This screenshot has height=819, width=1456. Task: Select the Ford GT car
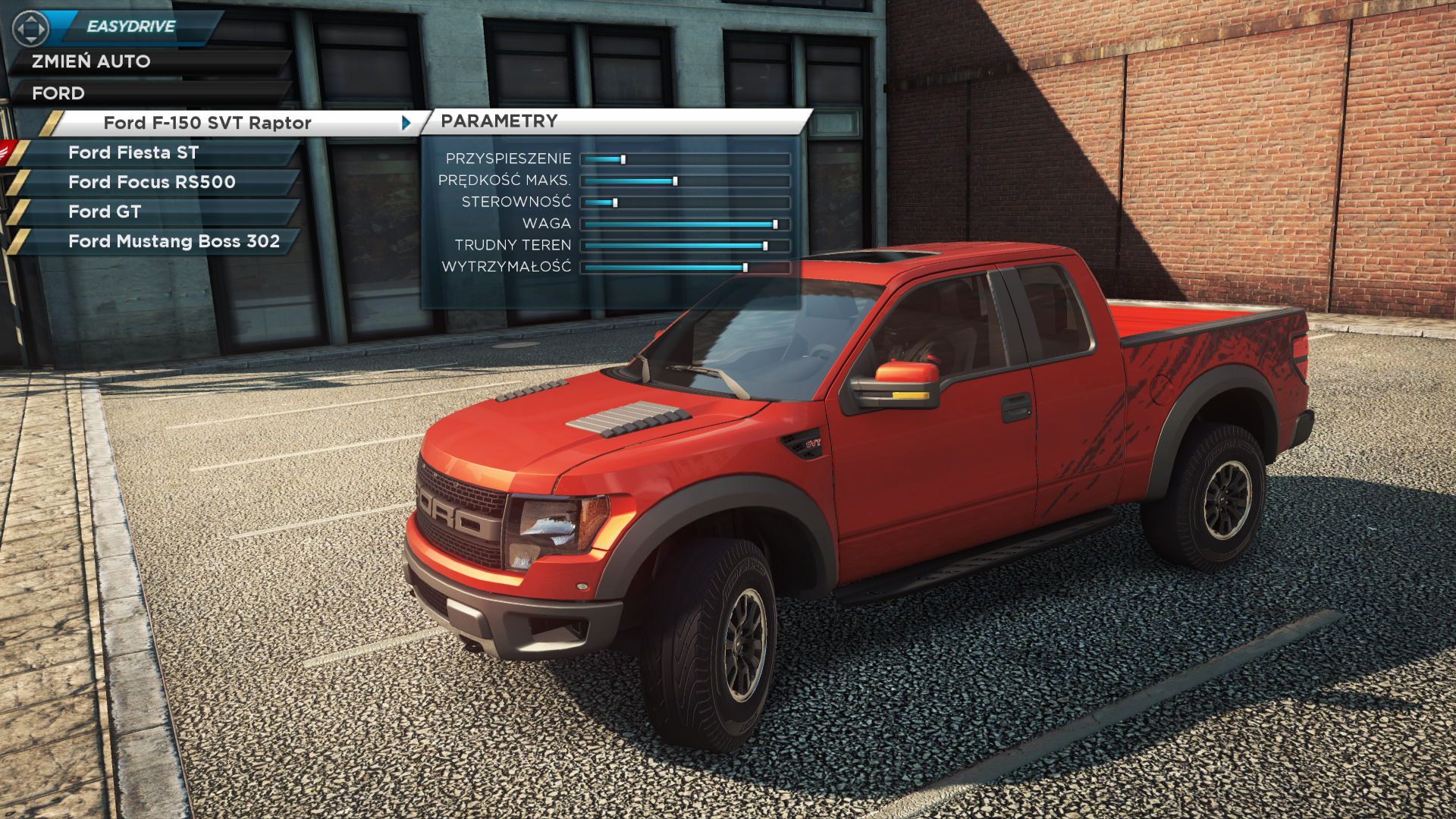pyautogui.click(x=105, y=212)
